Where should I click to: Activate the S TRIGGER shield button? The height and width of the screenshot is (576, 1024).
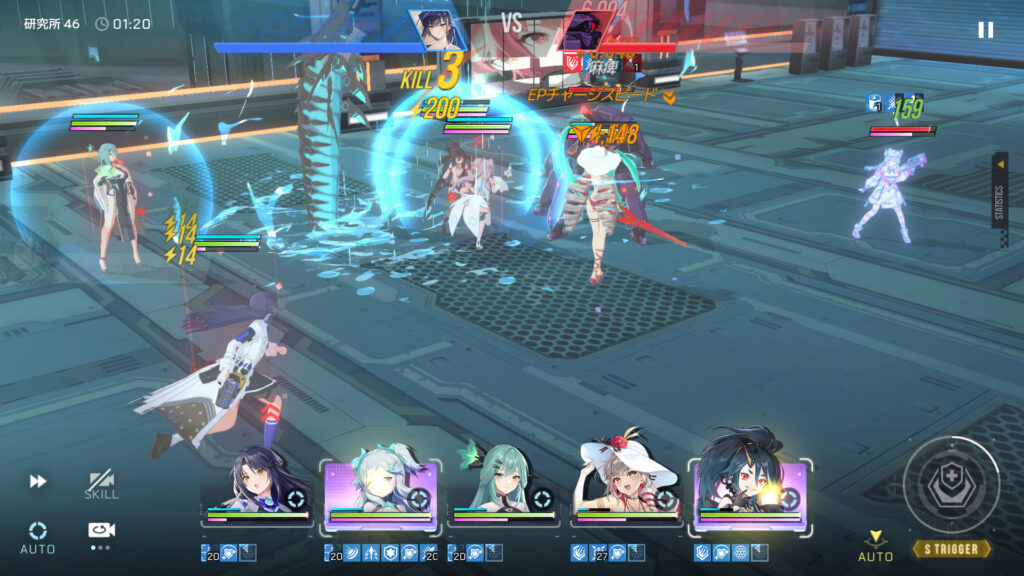click(x=951, y=485)
